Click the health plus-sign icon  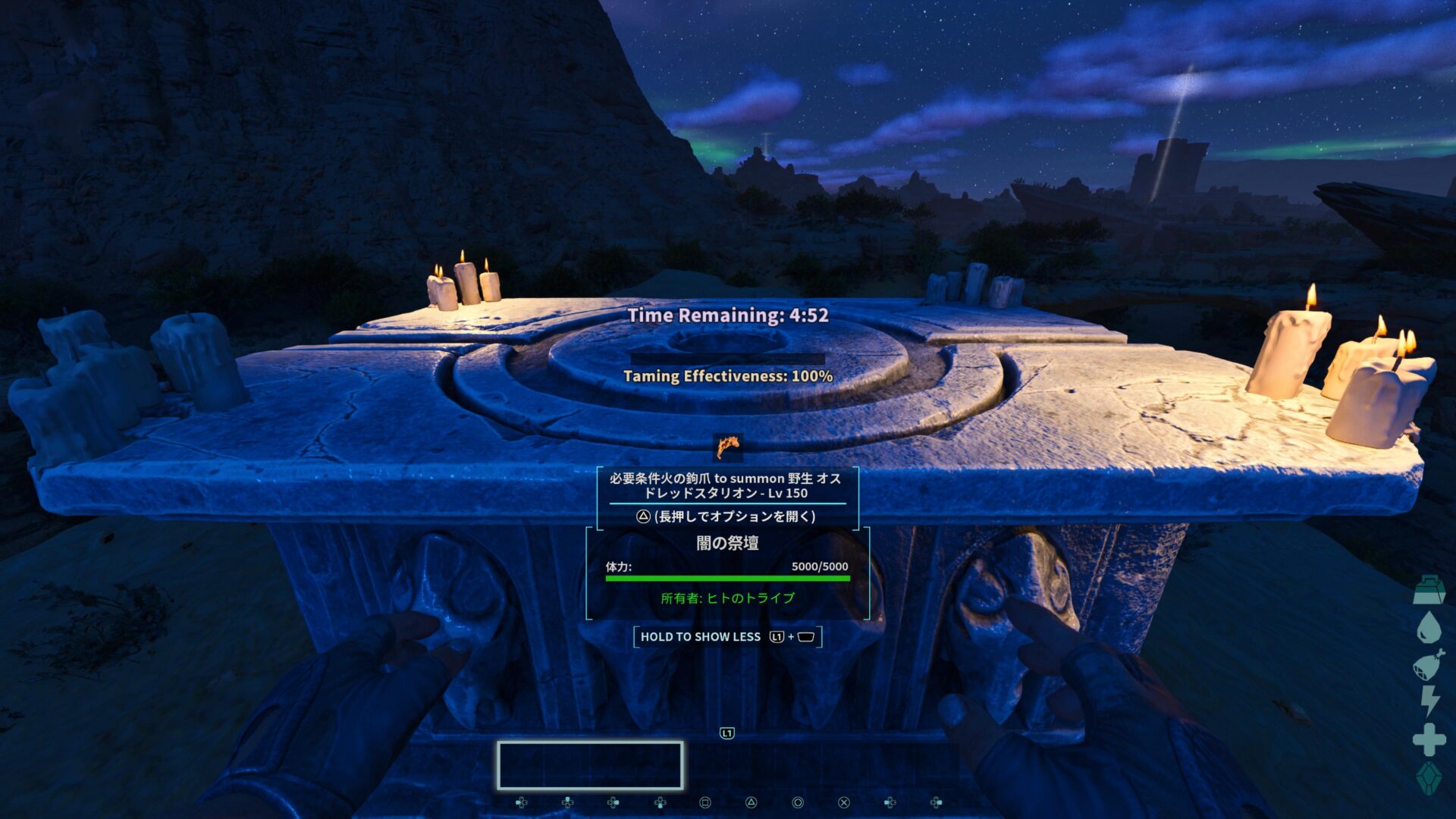click(1429, 739)
